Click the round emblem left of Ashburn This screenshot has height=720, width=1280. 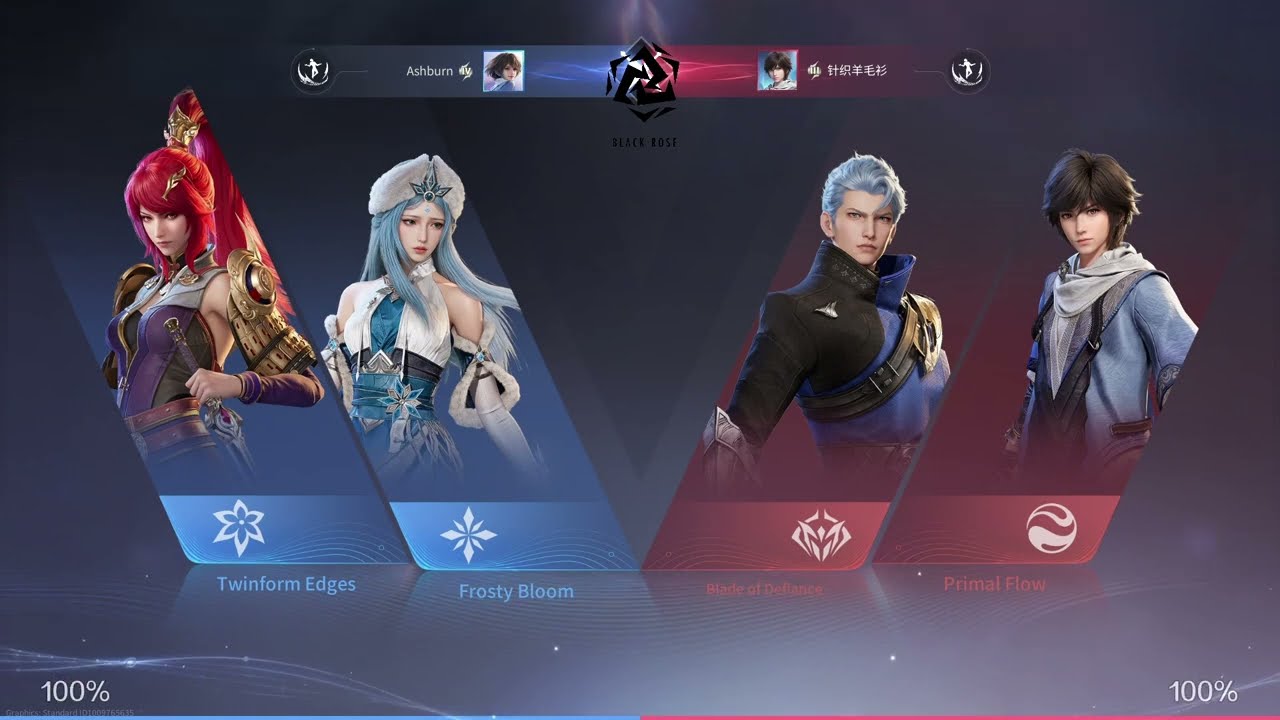[311, 71]
